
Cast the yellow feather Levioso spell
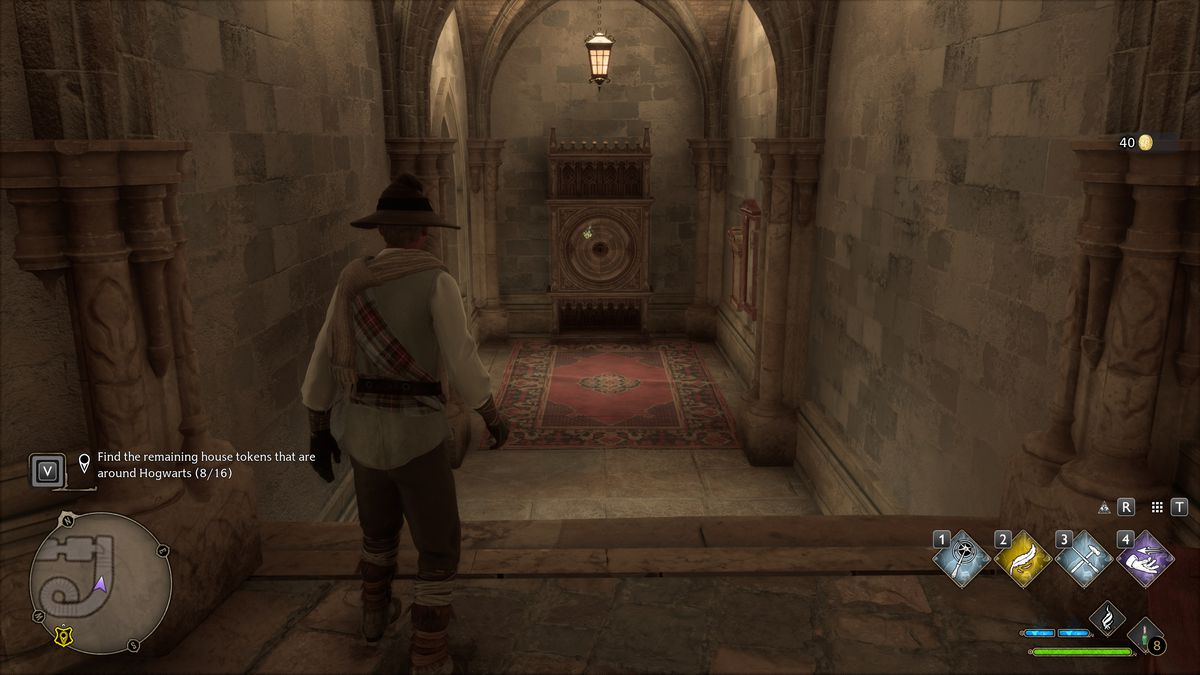[x=1024, y=559]
